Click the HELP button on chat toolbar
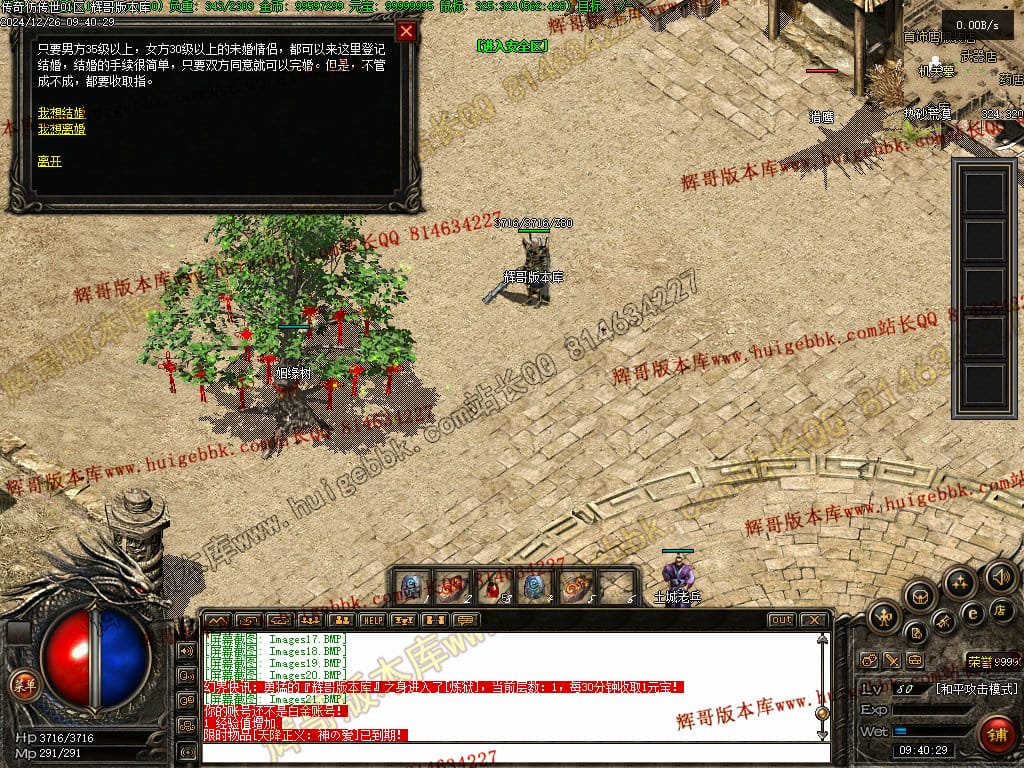This screenshot has width=1024, height=768. [372, 620]
